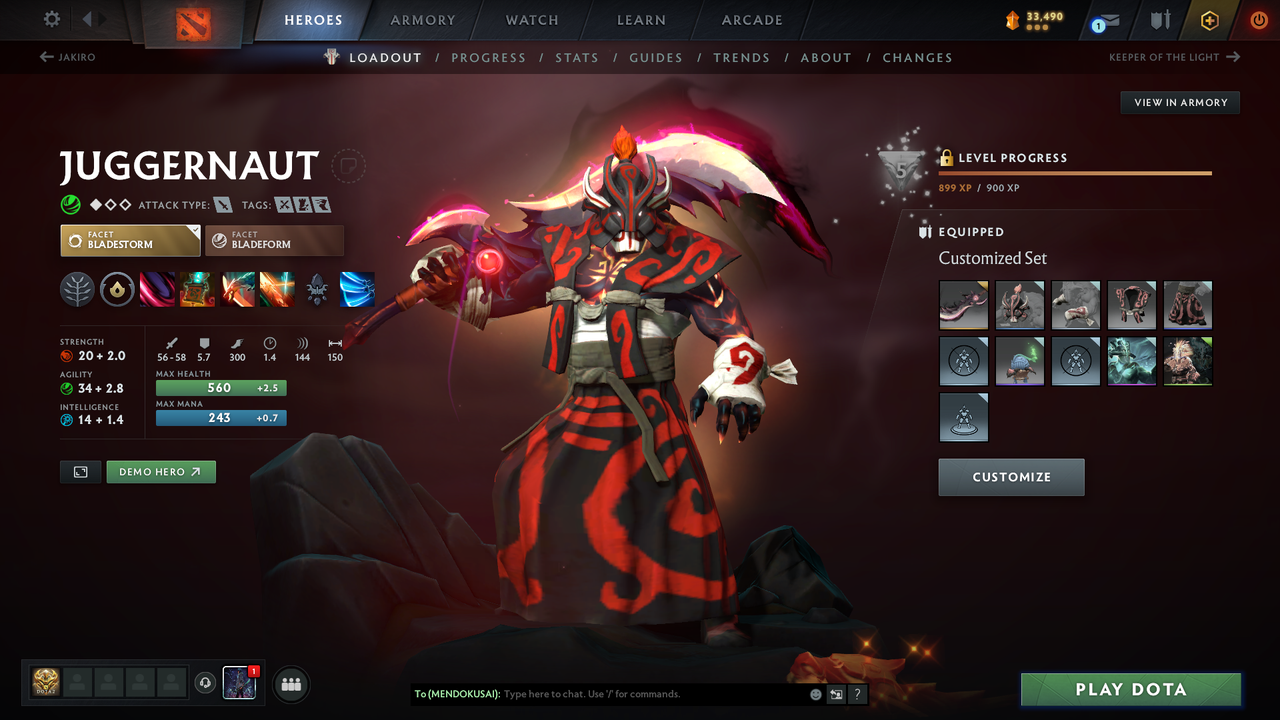Toggle the hero grid view icon below stats
1280x720 pixels.
[80, 471]
